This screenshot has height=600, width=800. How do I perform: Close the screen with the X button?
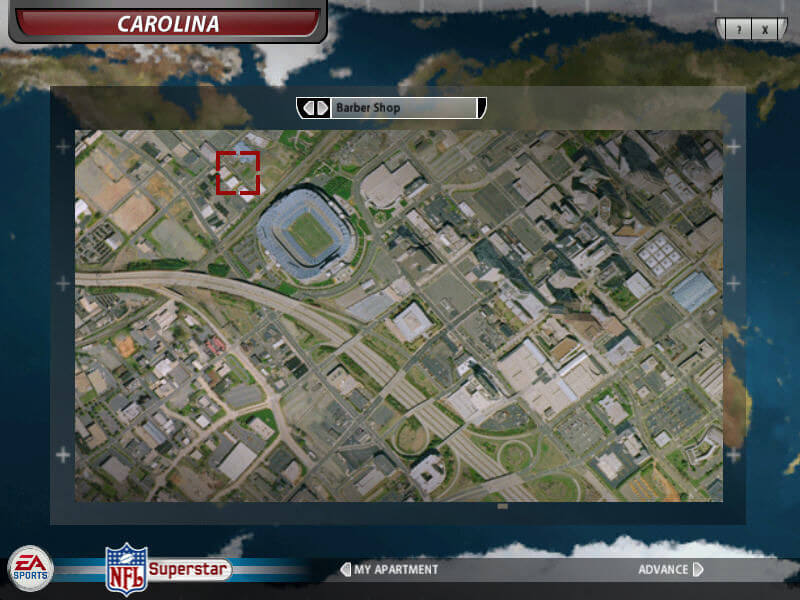pyautogui.click(x=765, y=30)
